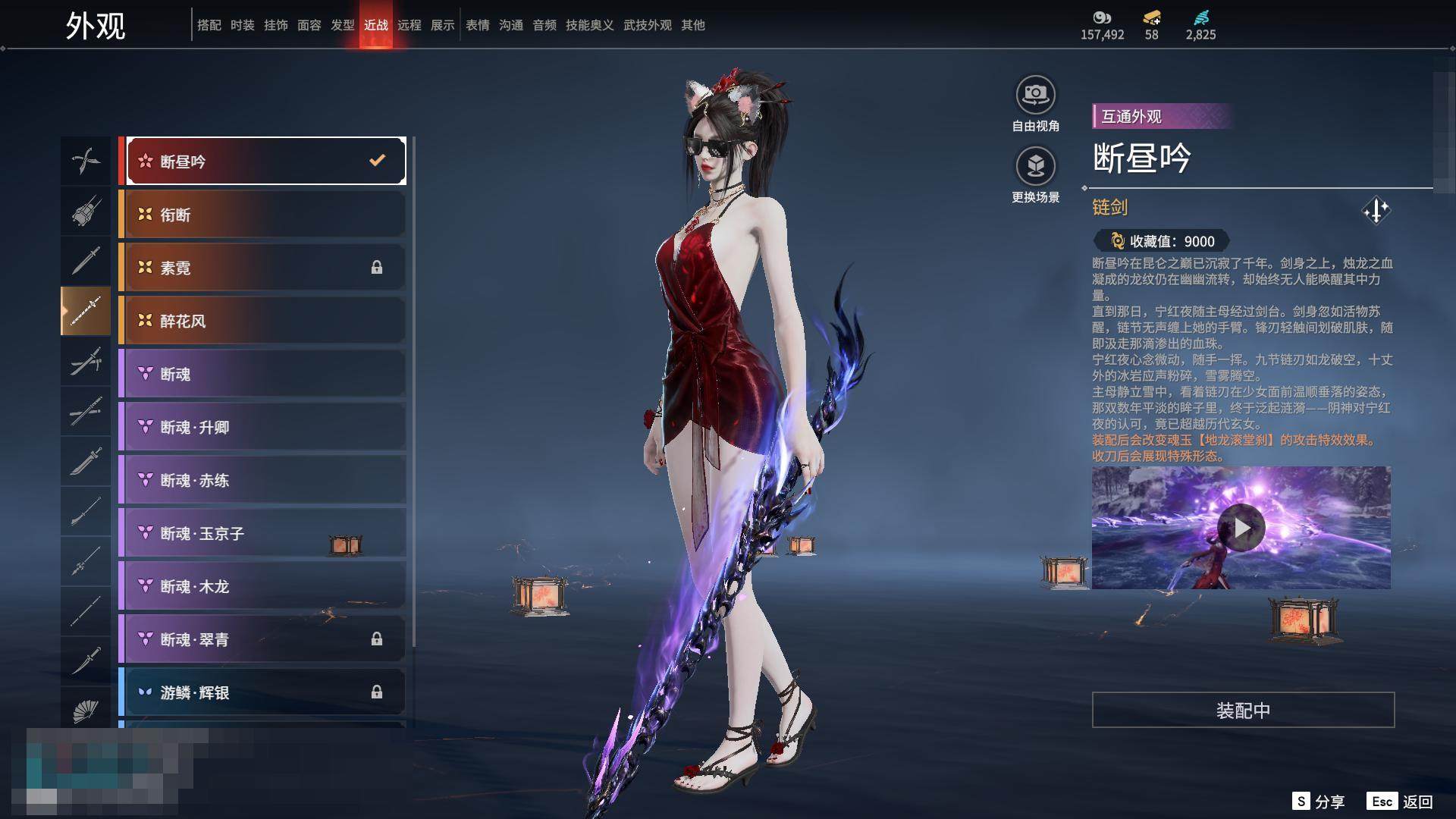
Task: Pick the 游鳞·辉银 skin row
Action: [262, 692]
